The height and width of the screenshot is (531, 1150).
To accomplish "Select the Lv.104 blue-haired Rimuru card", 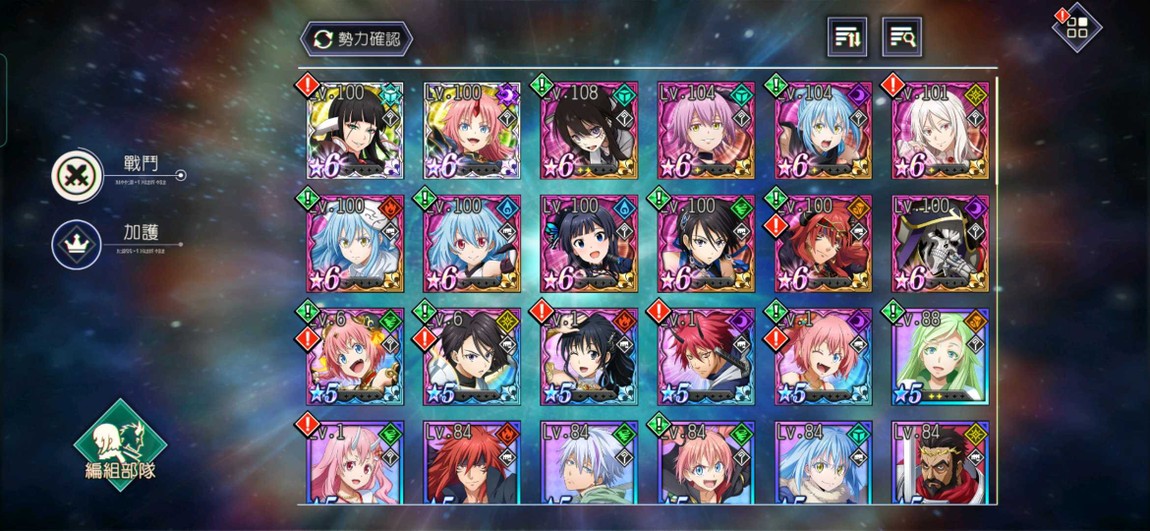I will click(822, 132).
